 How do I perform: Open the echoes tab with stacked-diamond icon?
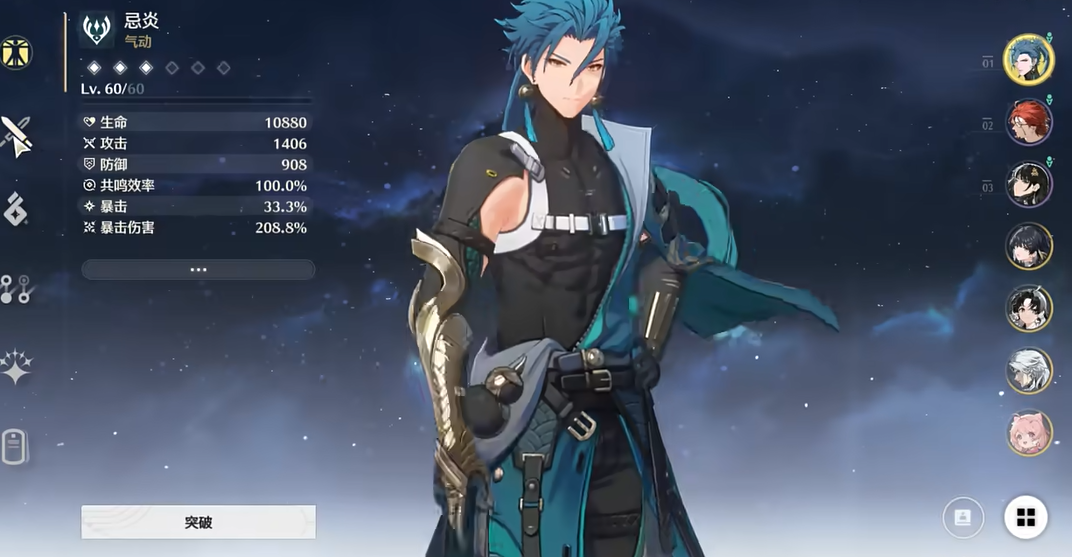click(16, 210)
